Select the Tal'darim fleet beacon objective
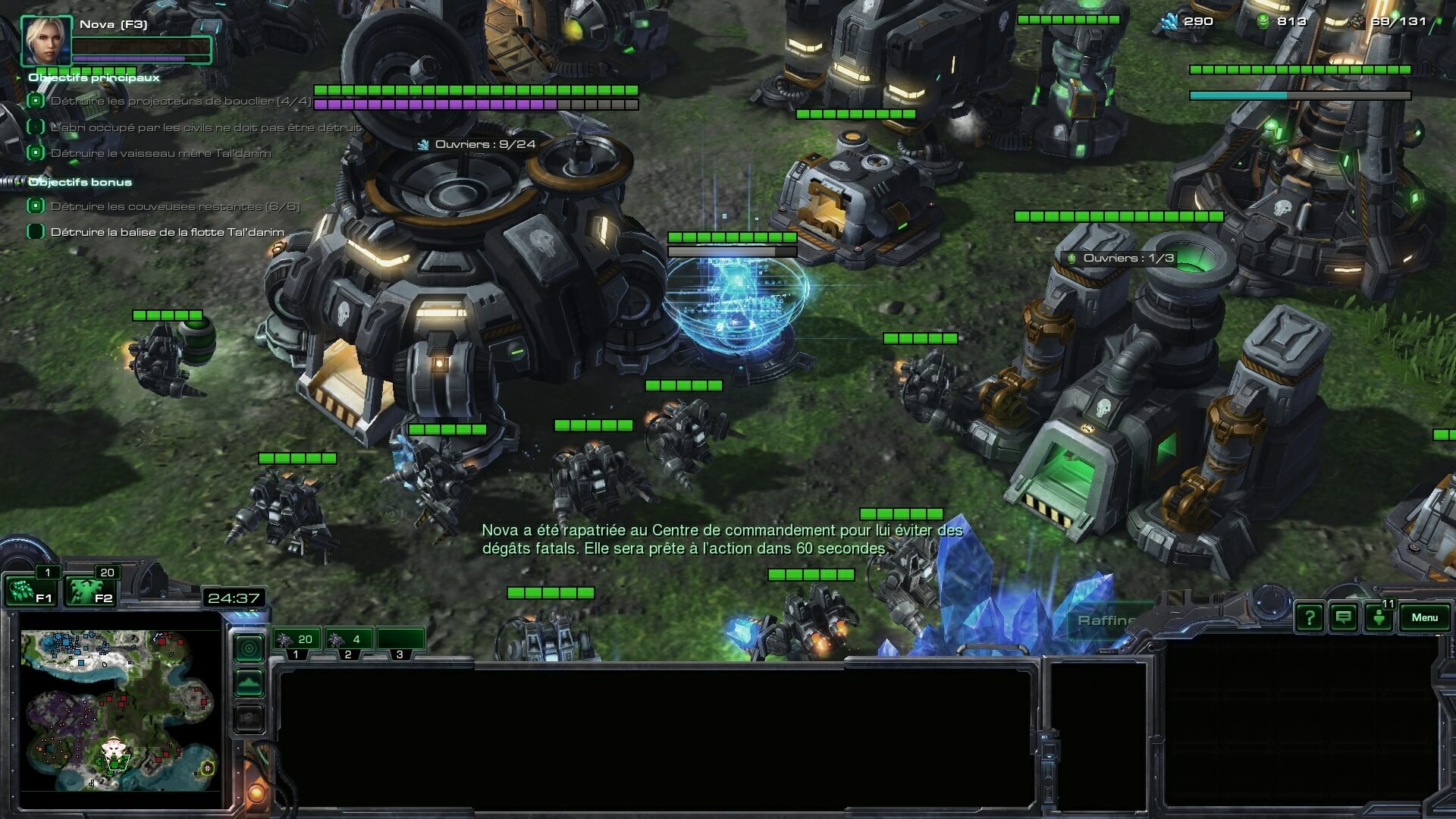 click(x=167, y=232)
